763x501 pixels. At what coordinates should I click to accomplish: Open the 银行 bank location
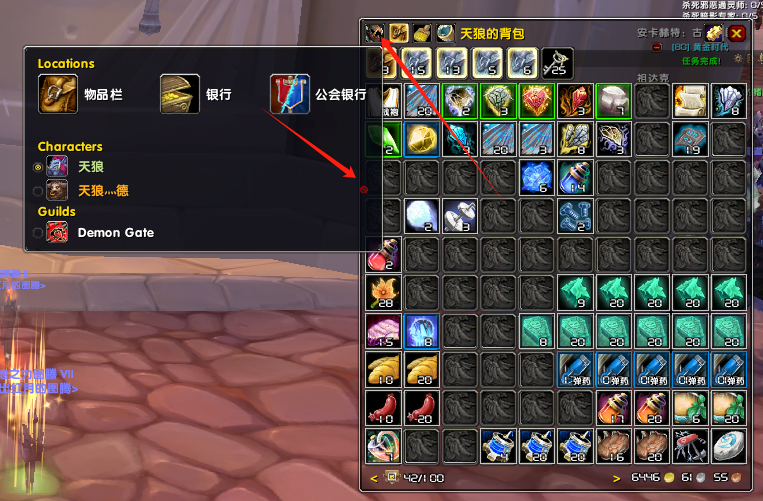(x=180, y=95)
